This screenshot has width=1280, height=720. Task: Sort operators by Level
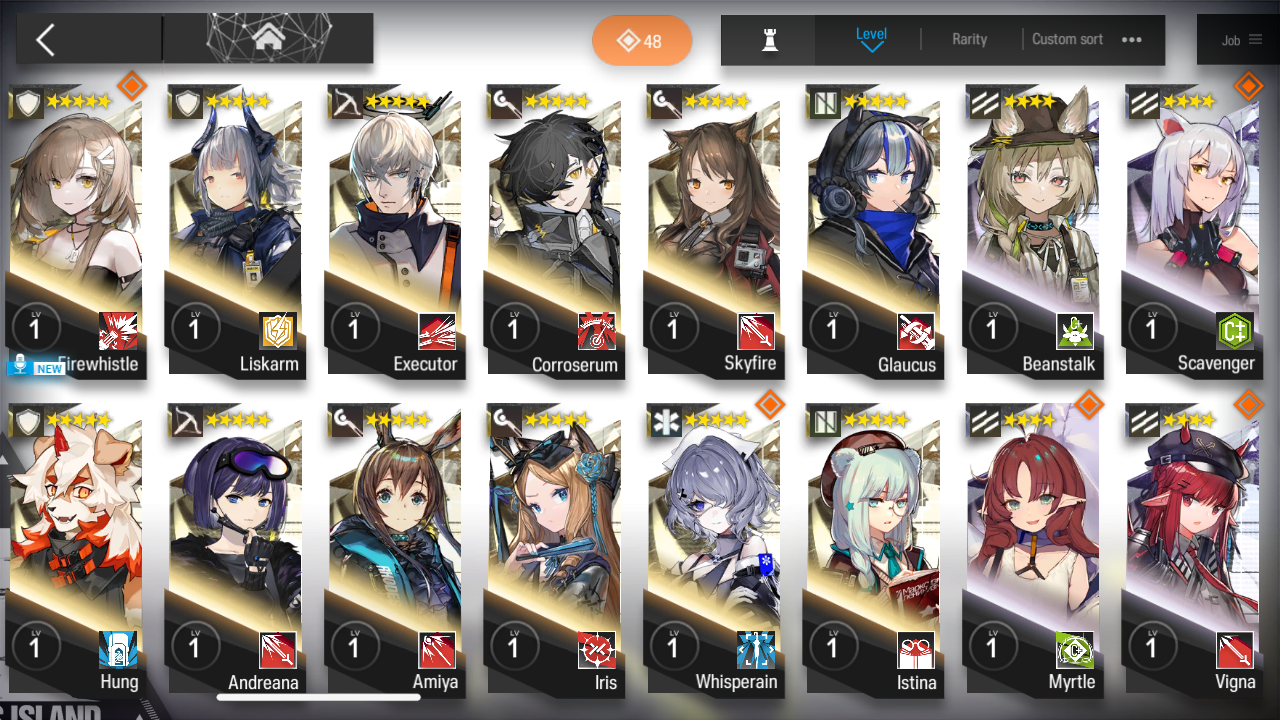coord(871,39)
